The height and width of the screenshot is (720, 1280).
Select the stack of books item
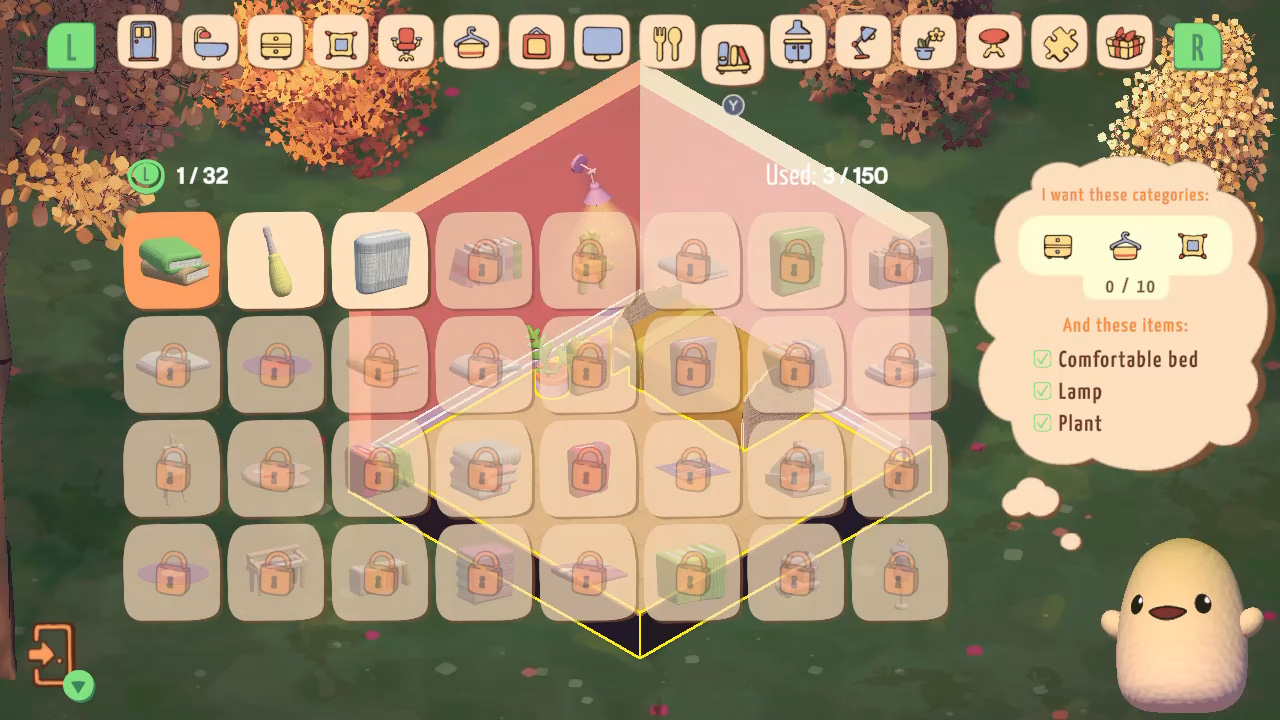(x=172, y=262)
